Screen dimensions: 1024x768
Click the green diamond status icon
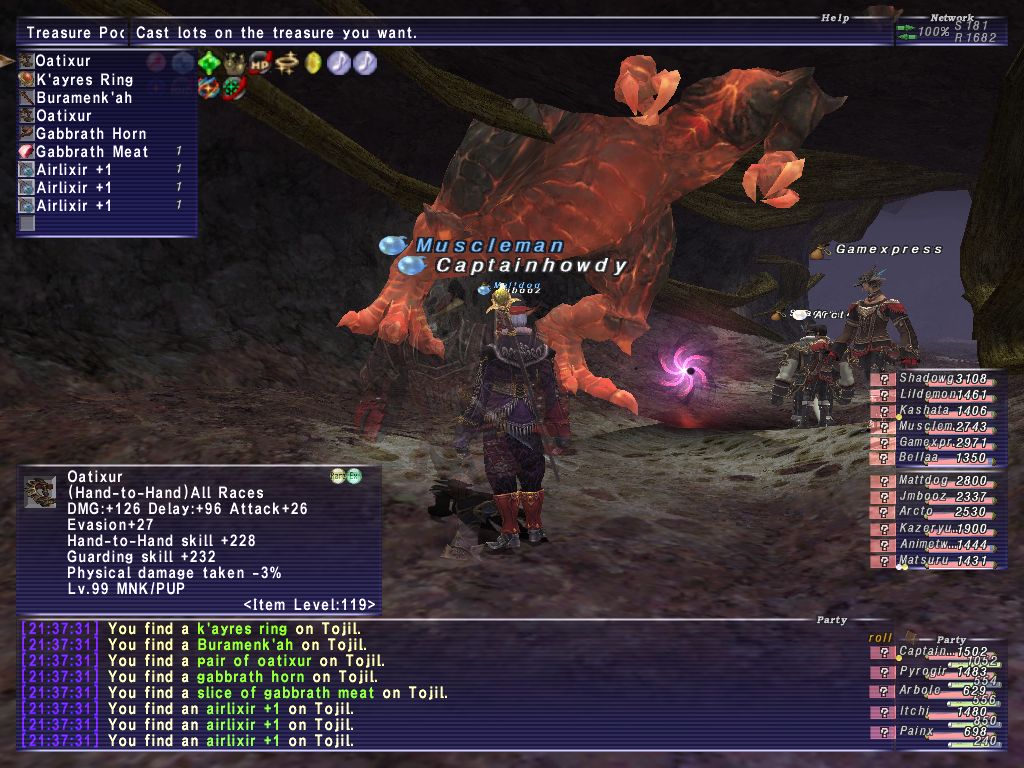pos(209,63)
